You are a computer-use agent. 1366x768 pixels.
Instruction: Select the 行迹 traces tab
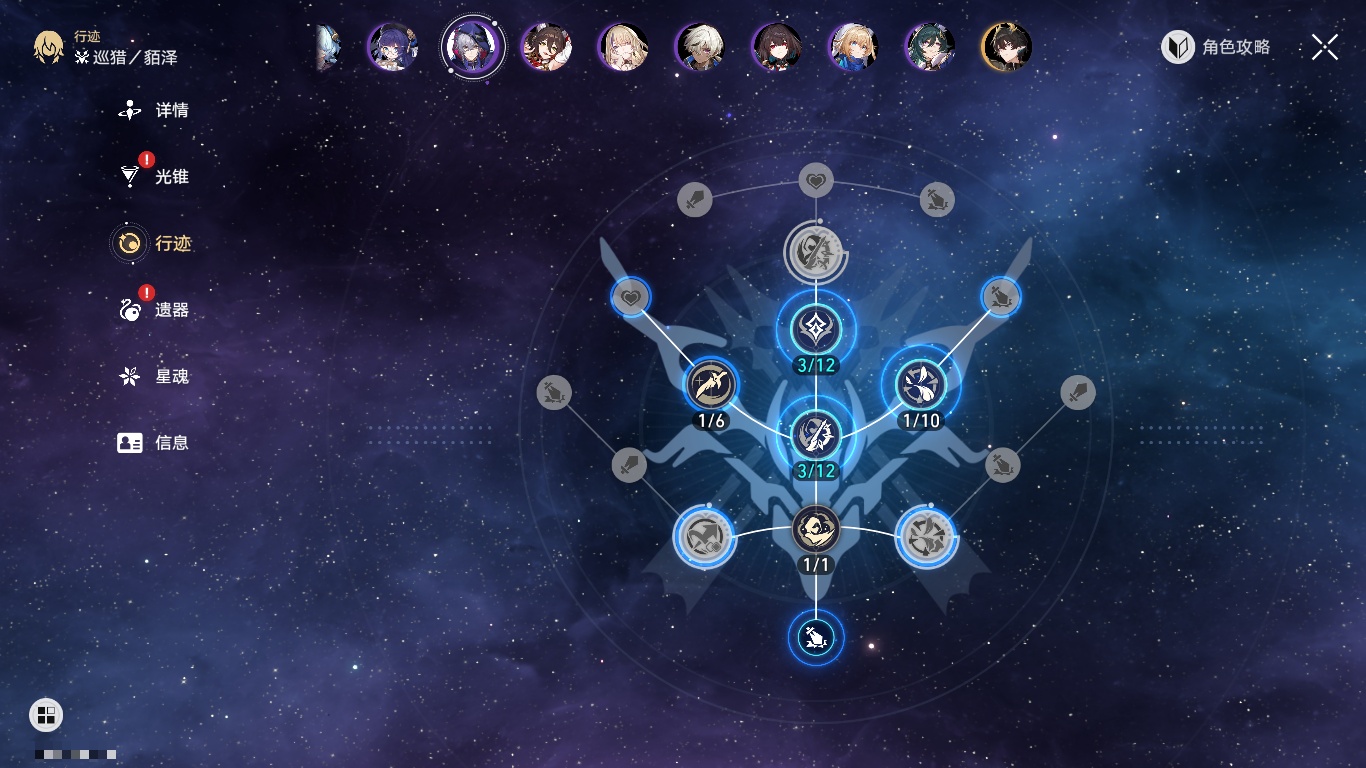click(x=155, y=243)
